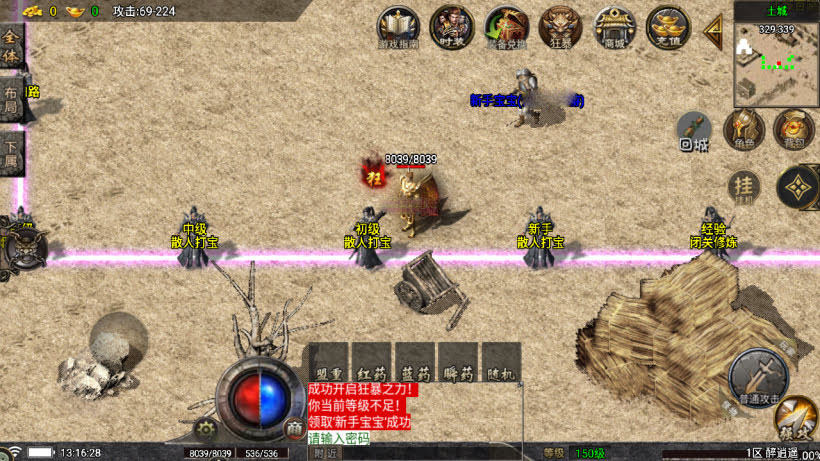Open the 商城 shop
The width and height of the screenshot is (820, 461).
tap(613, 27)
